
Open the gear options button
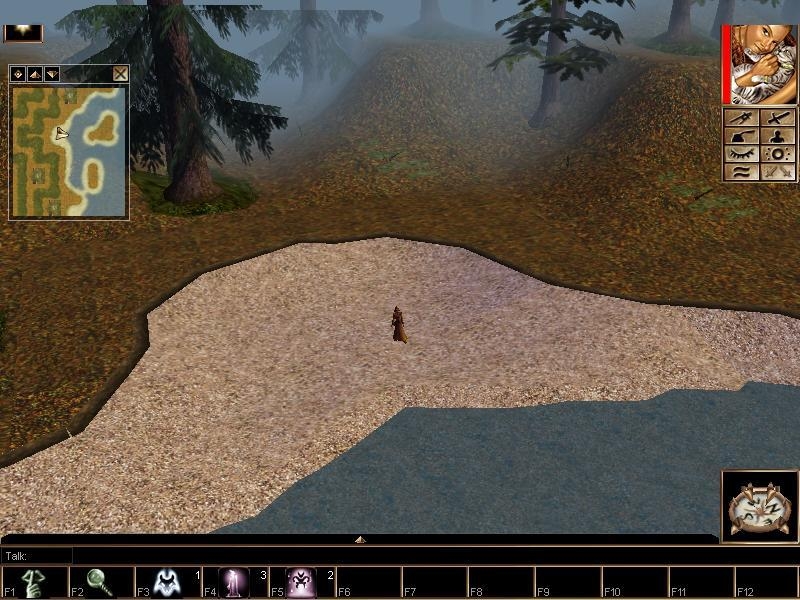pos(776,154)
